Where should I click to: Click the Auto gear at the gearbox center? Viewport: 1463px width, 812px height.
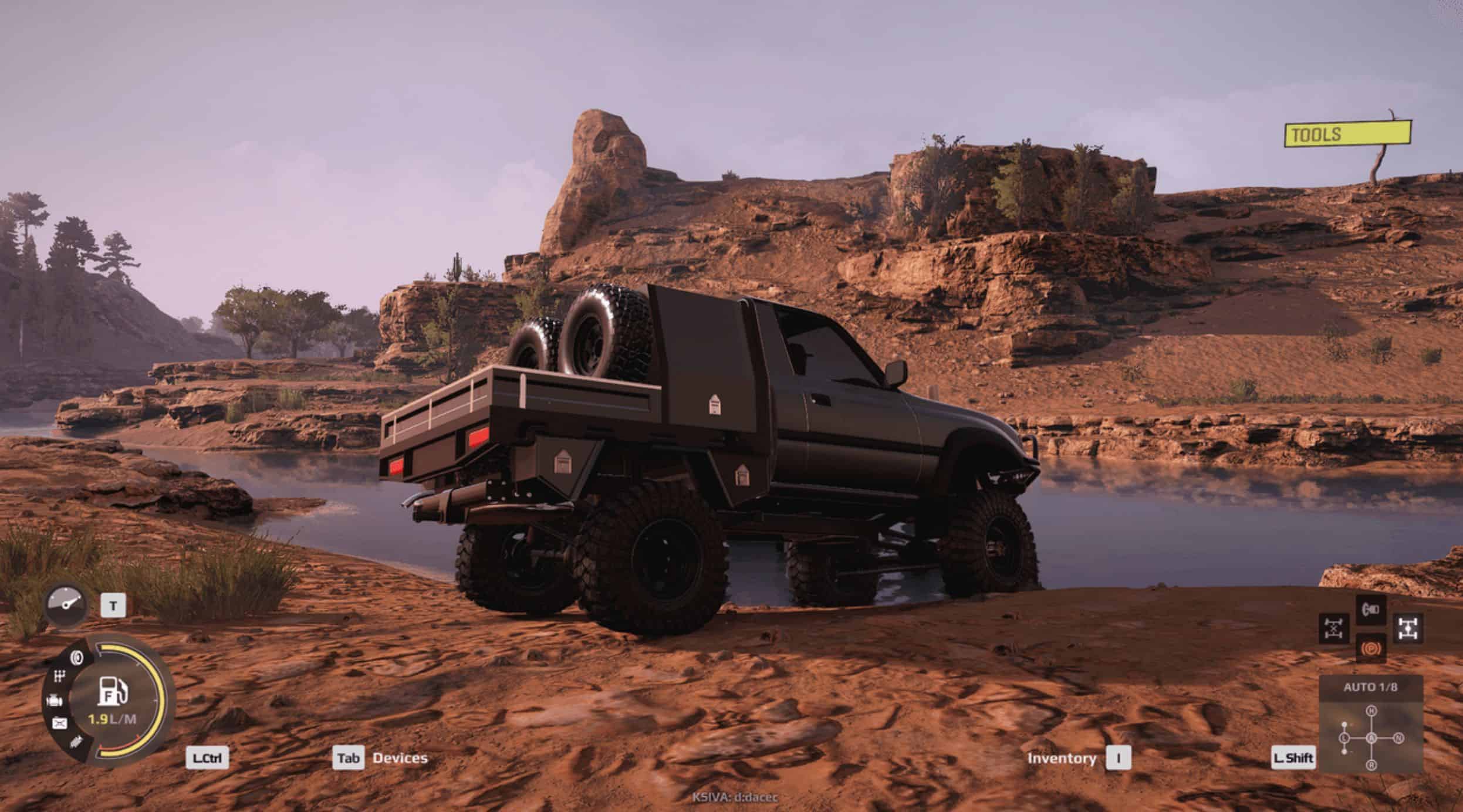click(x=1371, y=738)
